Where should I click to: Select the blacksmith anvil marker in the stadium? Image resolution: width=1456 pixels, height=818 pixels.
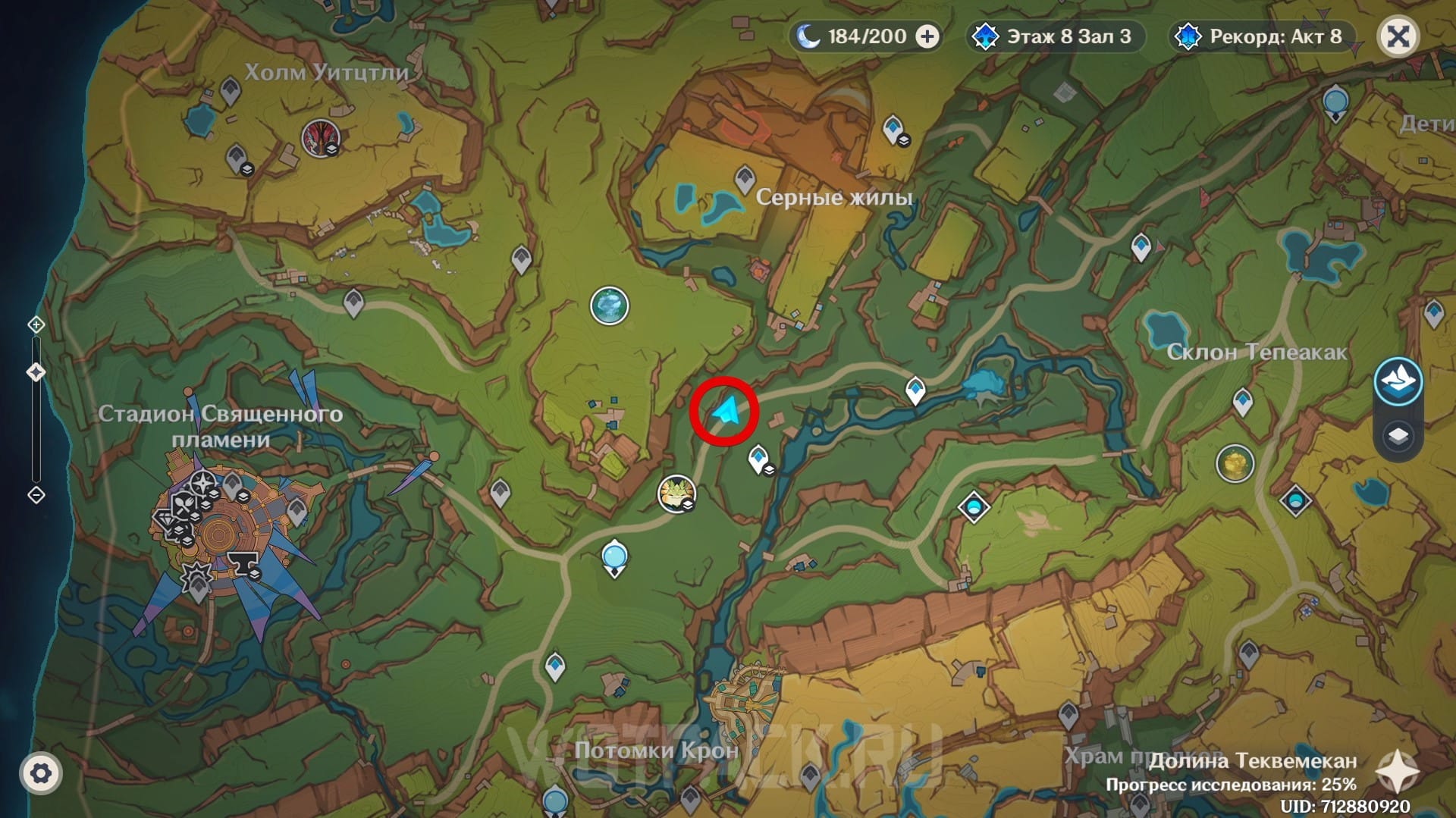243,563
